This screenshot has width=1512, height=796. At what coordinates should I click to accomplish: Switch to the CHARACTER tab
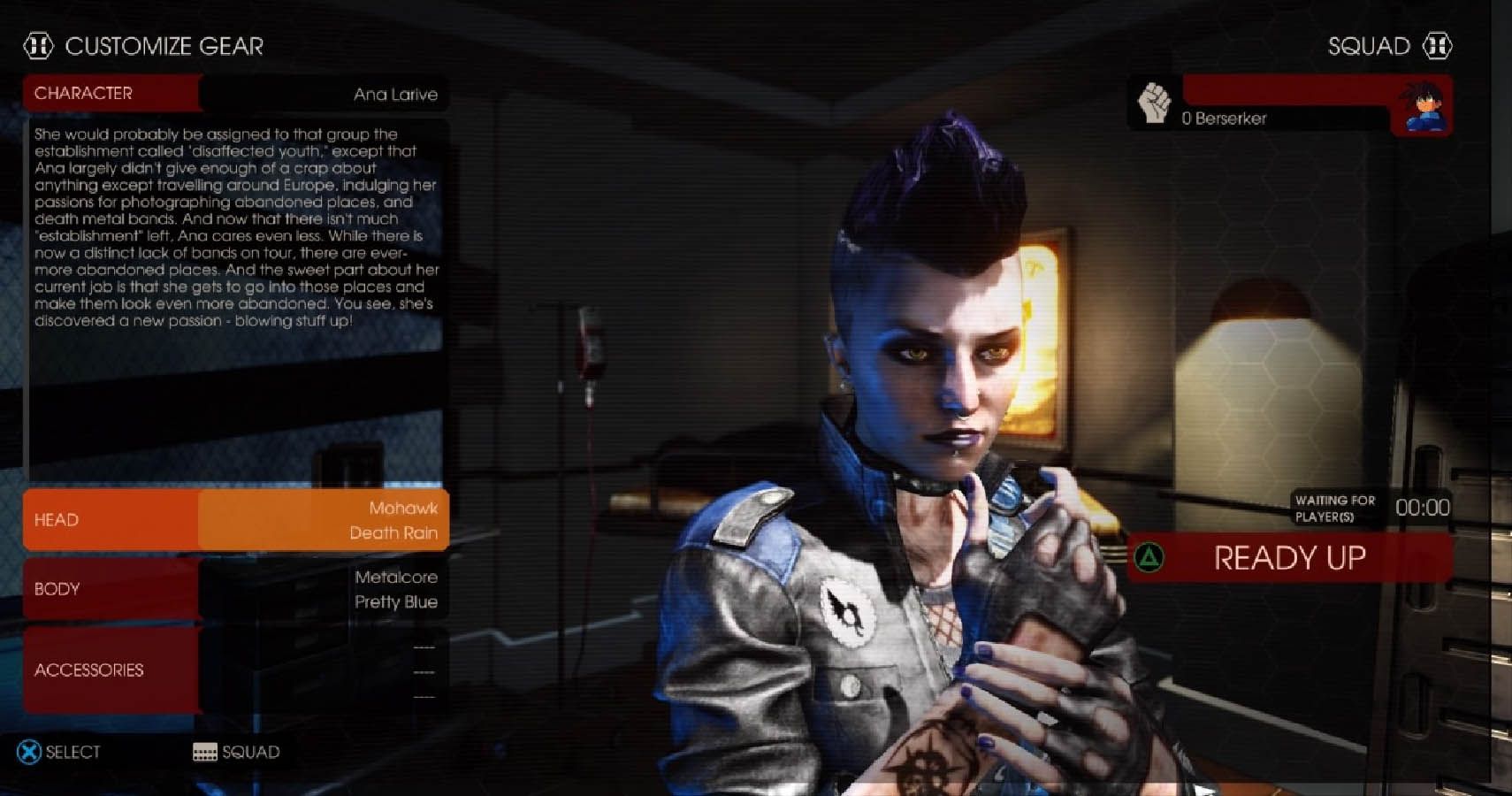(85, 93)
